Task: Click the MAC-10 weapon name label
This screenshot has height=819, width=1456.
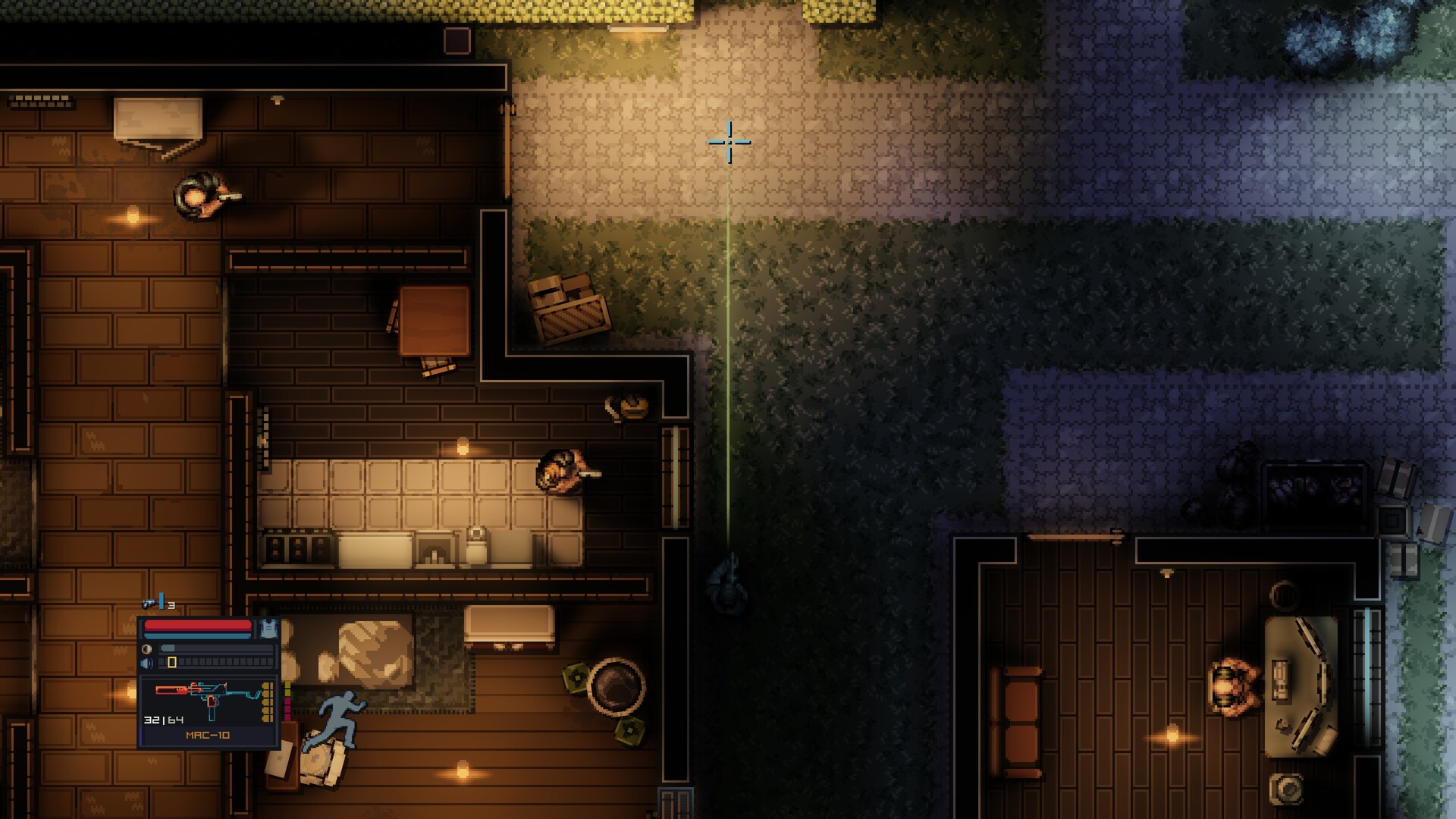Action: click(x=207, y=735)
